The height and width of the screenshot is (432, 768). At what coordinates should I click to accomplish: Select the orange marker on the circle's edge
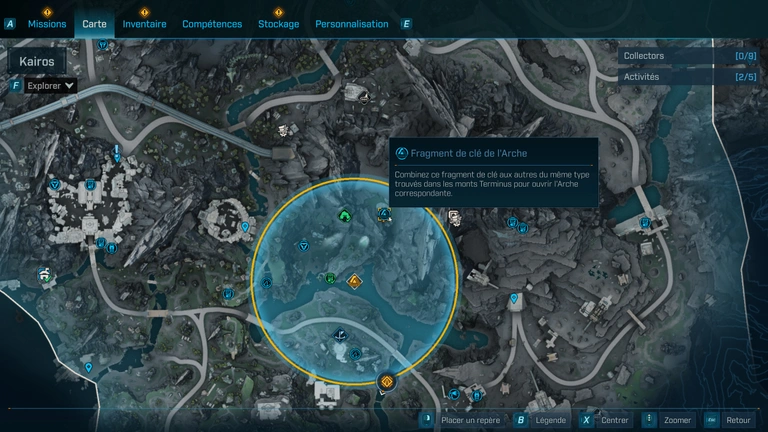387,381
